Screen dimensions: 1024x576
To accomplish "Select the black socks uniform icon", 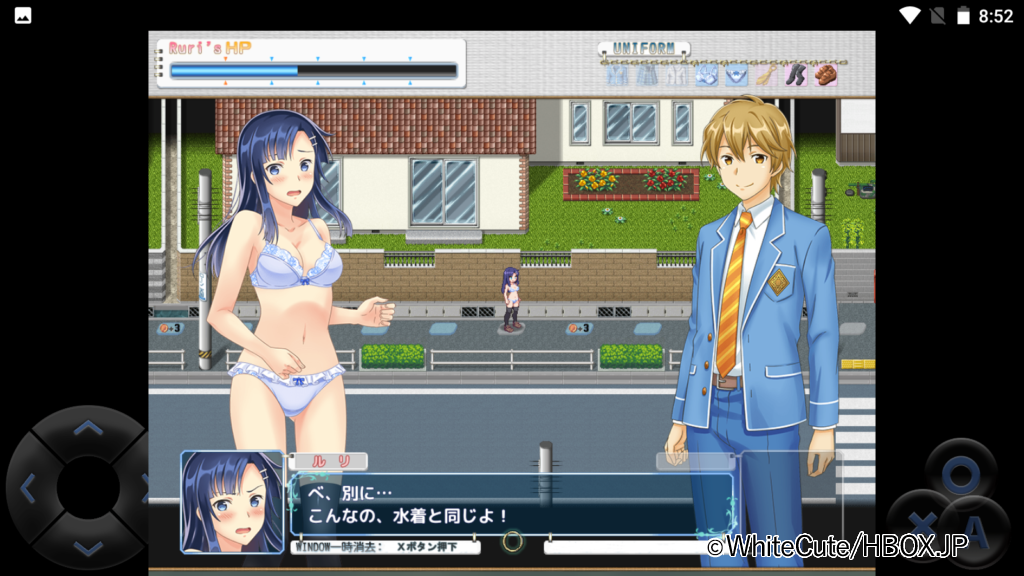I will tap(795, 75).
